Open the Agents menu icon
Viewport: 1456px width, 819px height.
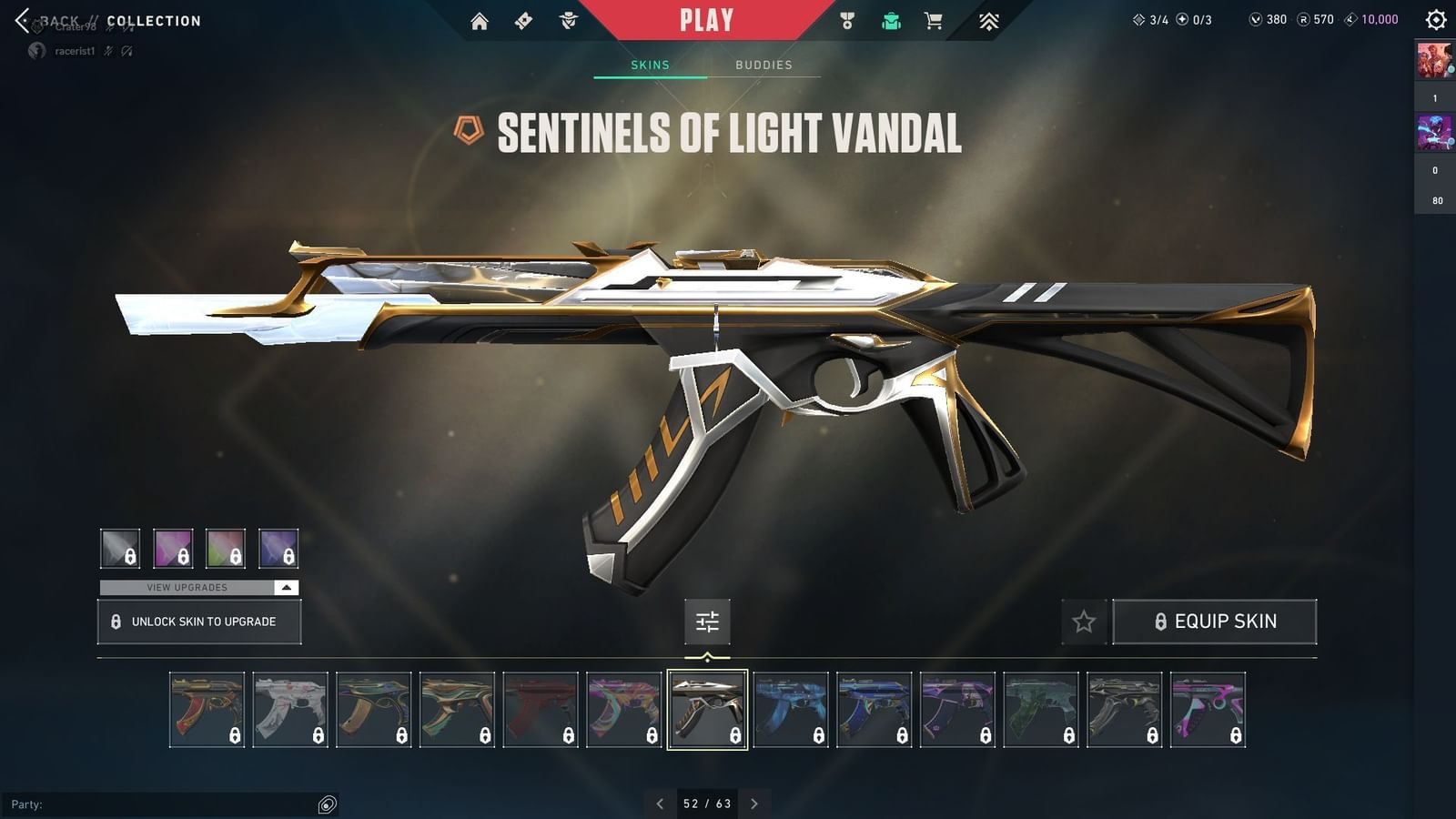[x=570, y=19]
